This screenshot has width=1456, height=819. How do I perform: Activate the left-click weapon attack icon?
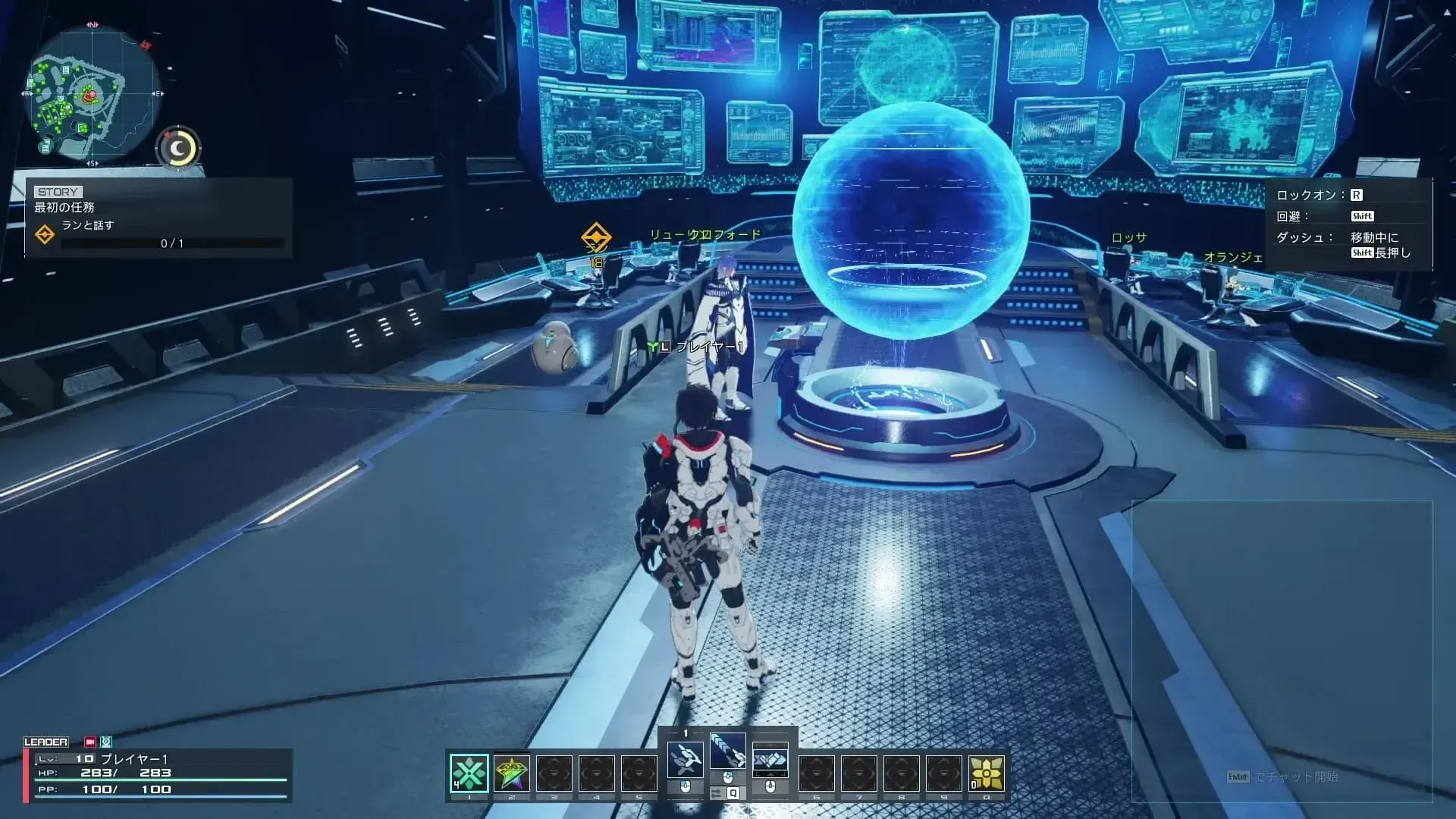(685, 759)
